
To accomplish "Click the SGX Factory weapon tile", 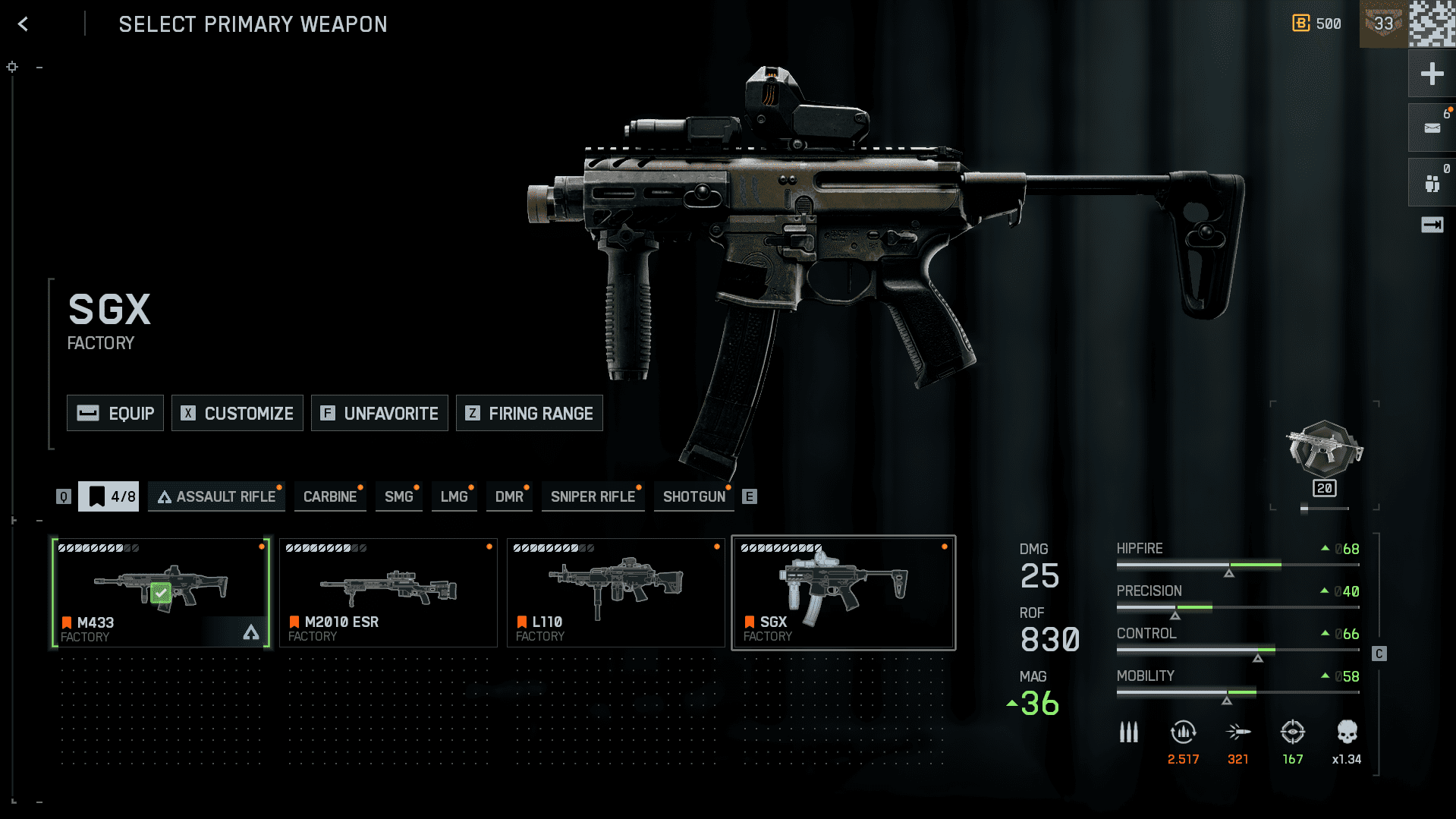I will (843, 593).
